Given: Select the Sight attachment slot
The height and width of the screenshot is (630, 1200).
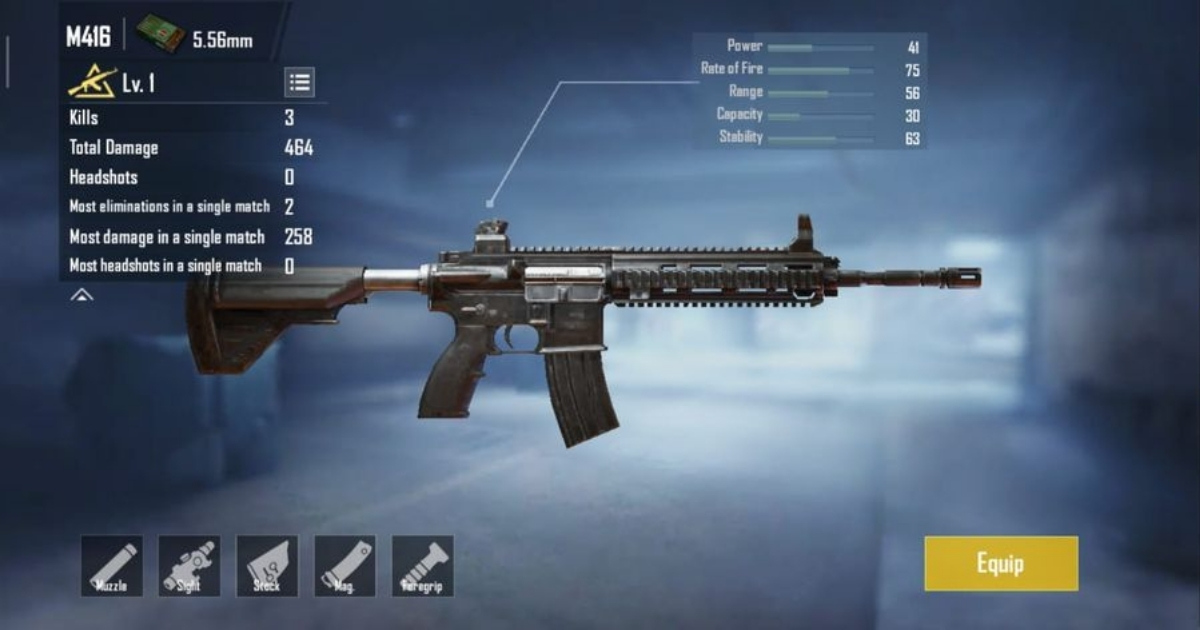Looking at the screenshot, I should tap(189, 566).
